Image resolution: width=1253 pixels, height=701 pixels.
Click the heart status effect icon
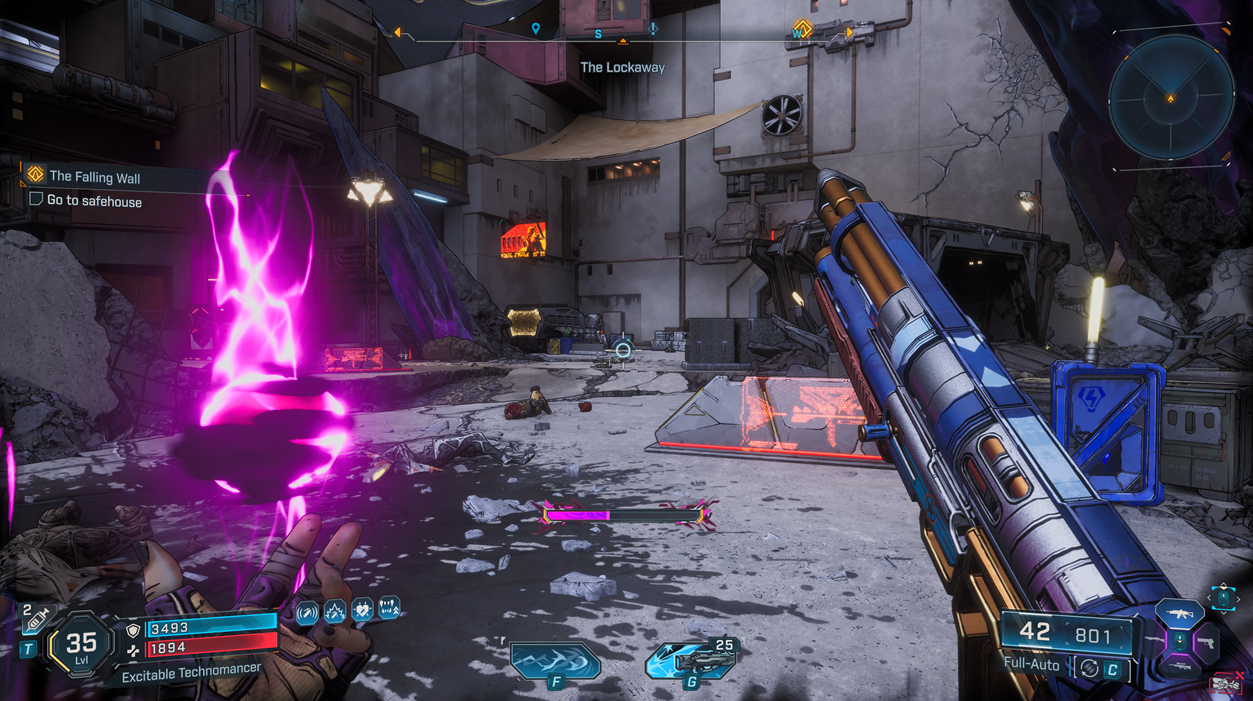point(361,609)
